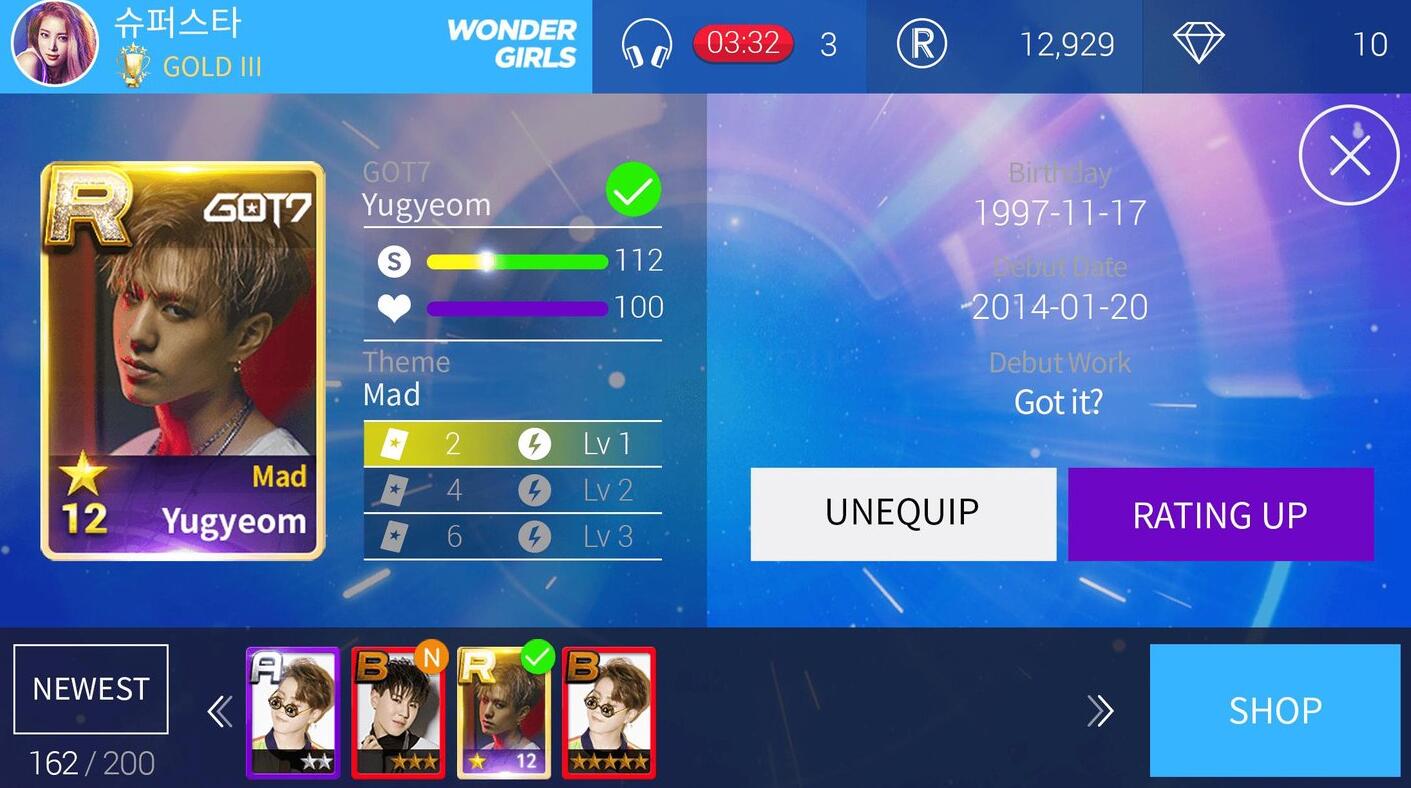Click the WONDER GIRLS group title
Image resolution: width=1411 pixels, height=788 pixels.
tap(512, 44)
